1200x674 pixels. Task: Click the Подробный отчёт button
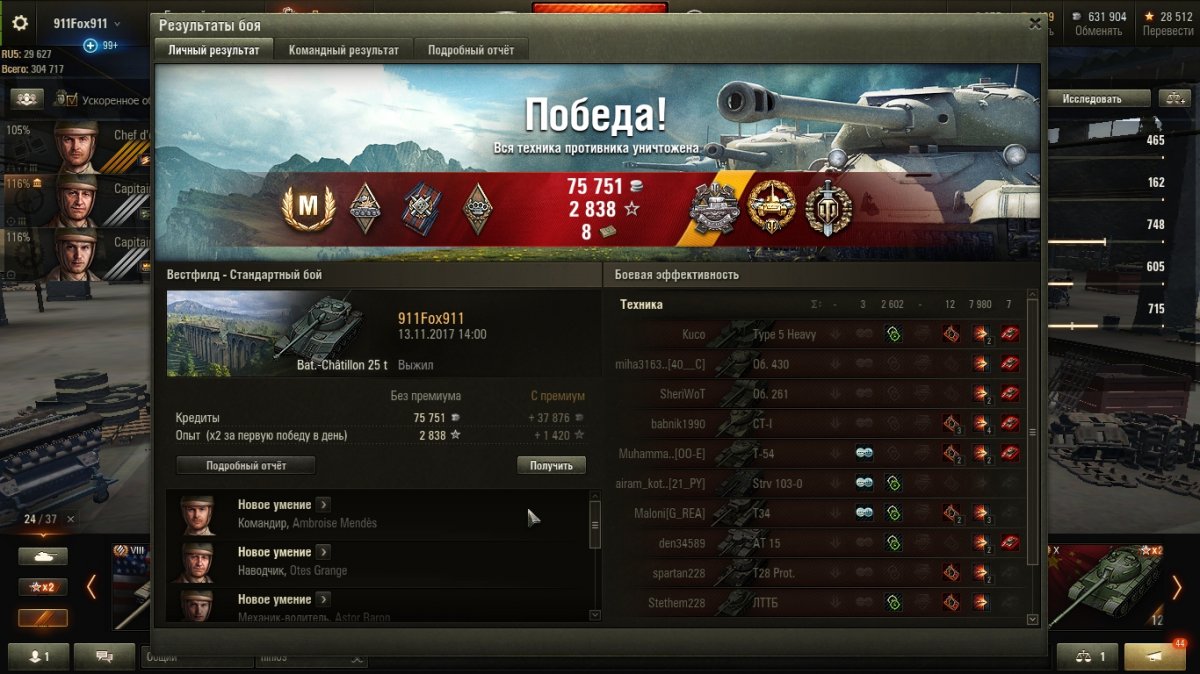pos(246,465)
